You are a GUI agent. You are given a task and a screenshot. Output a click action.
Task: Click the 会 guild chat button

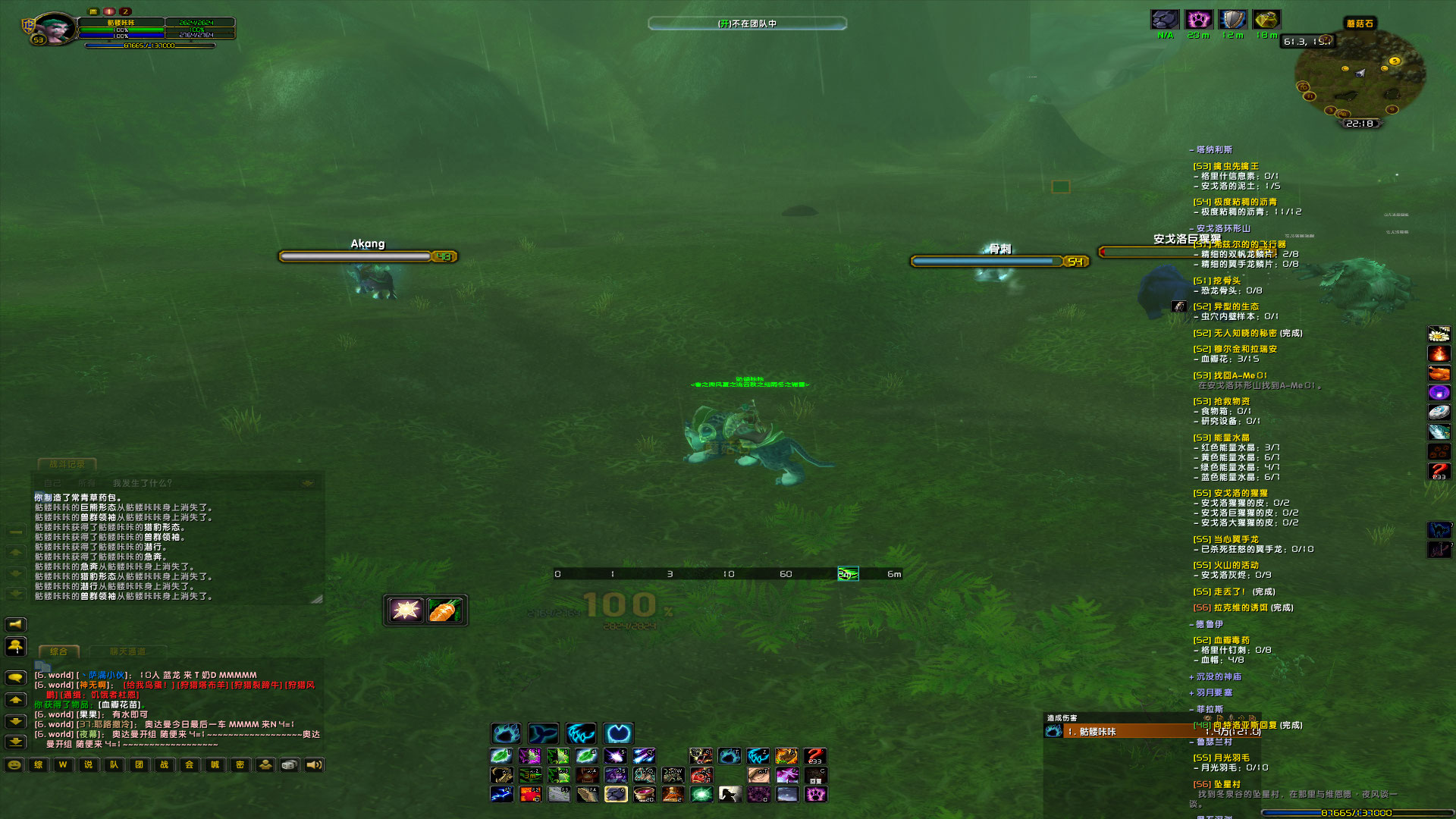click(x=188, y=765)
